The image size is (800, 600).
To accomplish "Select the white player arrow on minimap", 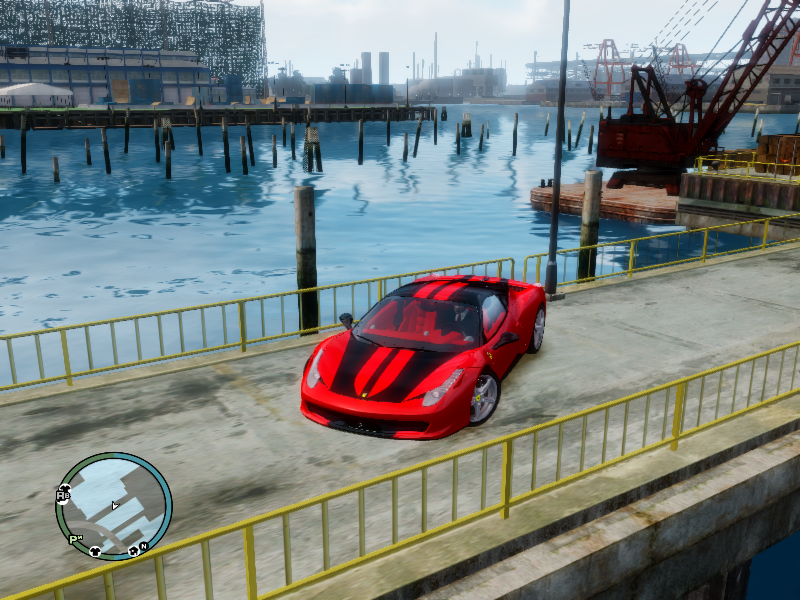I will [115, 505].
